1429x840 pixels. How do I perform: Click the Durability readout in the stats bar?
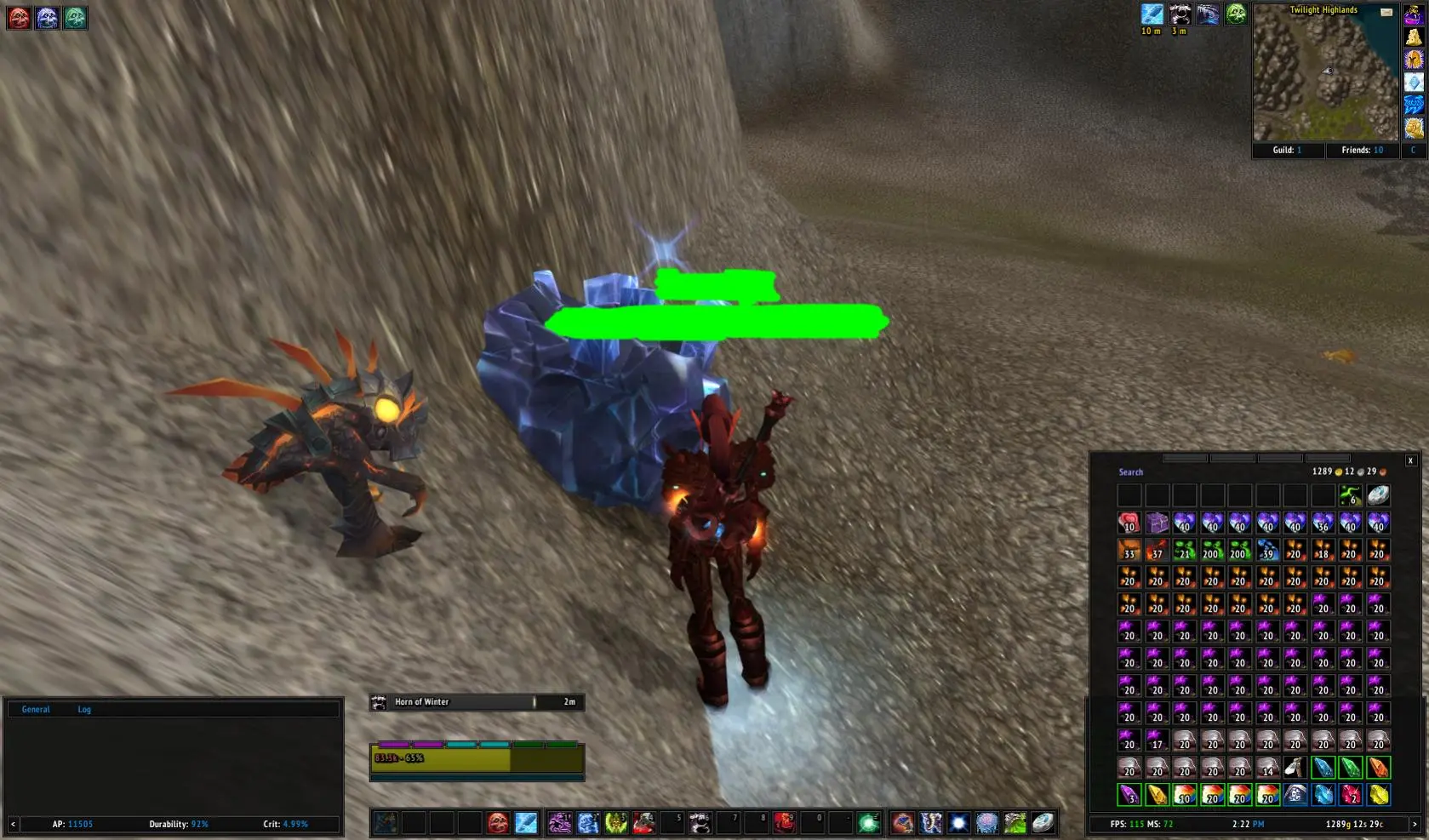coord(178,824)
